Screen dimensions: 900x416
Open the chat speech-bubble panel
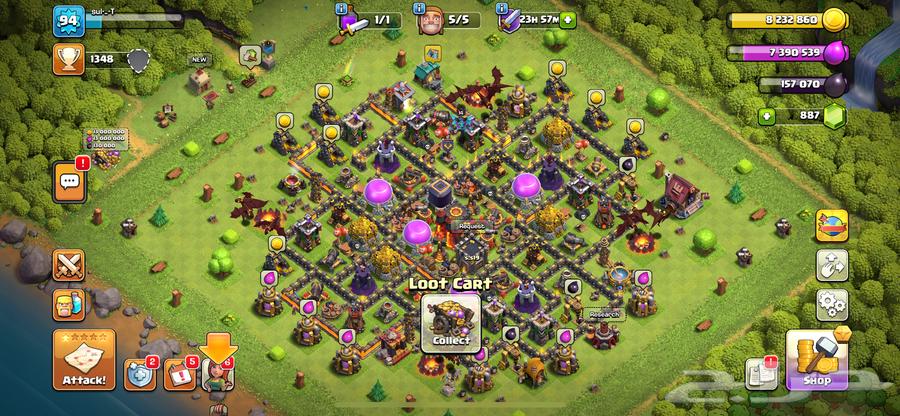70,181
